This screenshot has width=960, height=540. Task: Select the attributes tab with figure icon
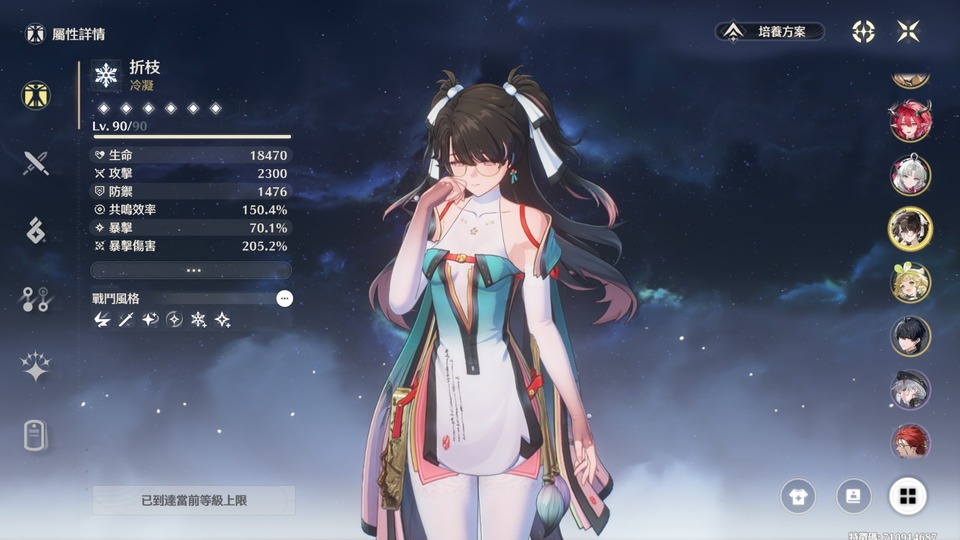[36, 96]
